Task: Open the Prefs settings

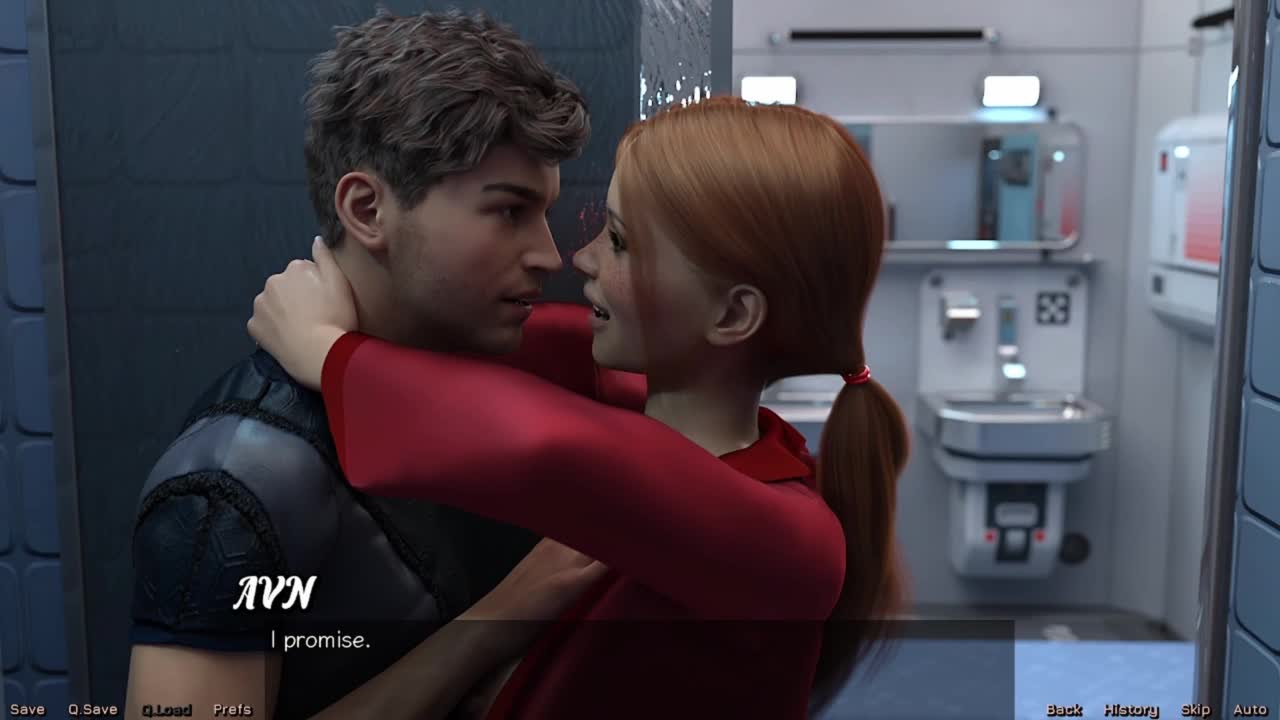Action: point(232,709)
